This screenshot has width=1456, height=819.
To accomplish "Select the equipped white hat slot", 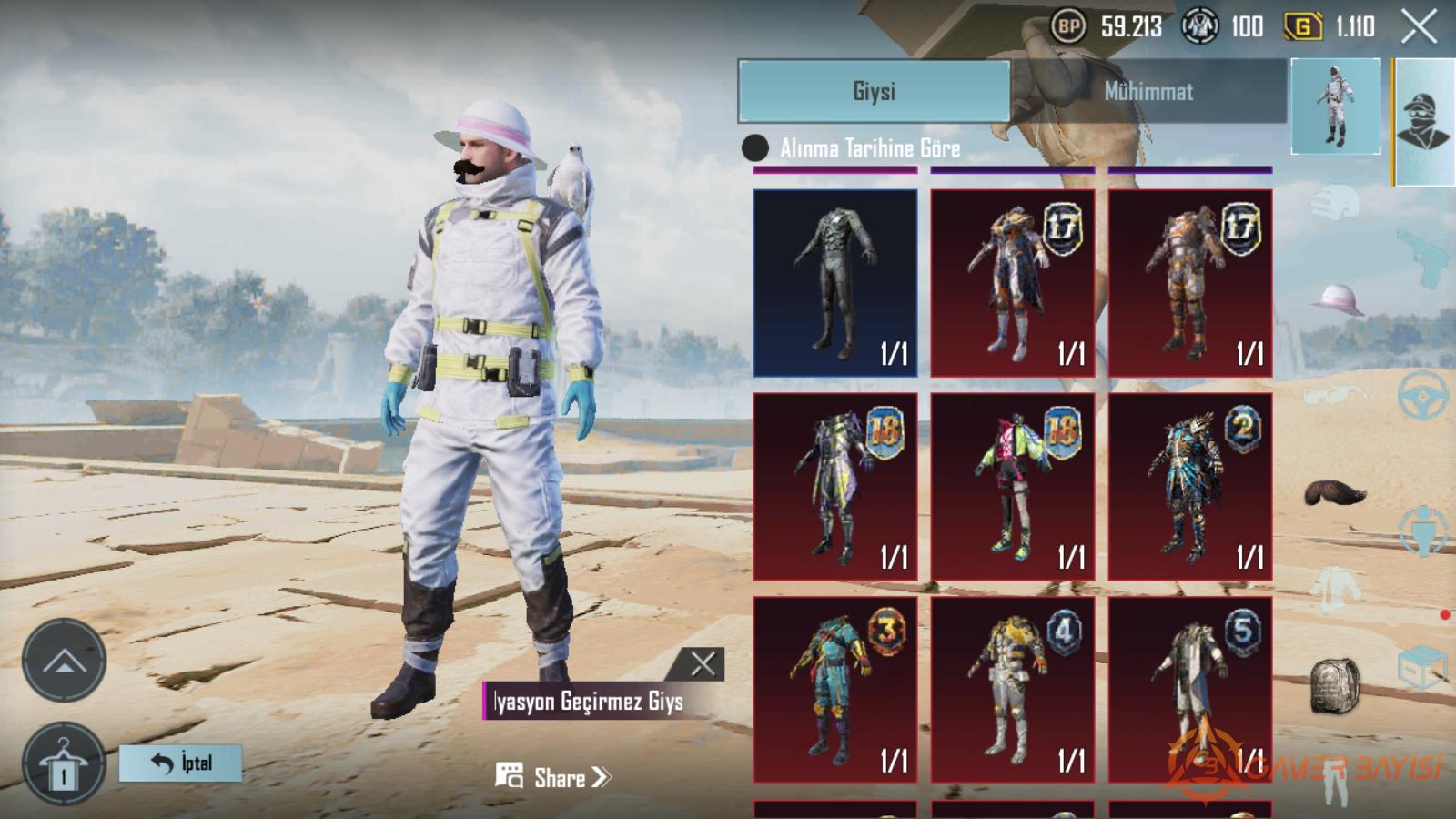I will pyautogui.click(x=1336, y=298).
